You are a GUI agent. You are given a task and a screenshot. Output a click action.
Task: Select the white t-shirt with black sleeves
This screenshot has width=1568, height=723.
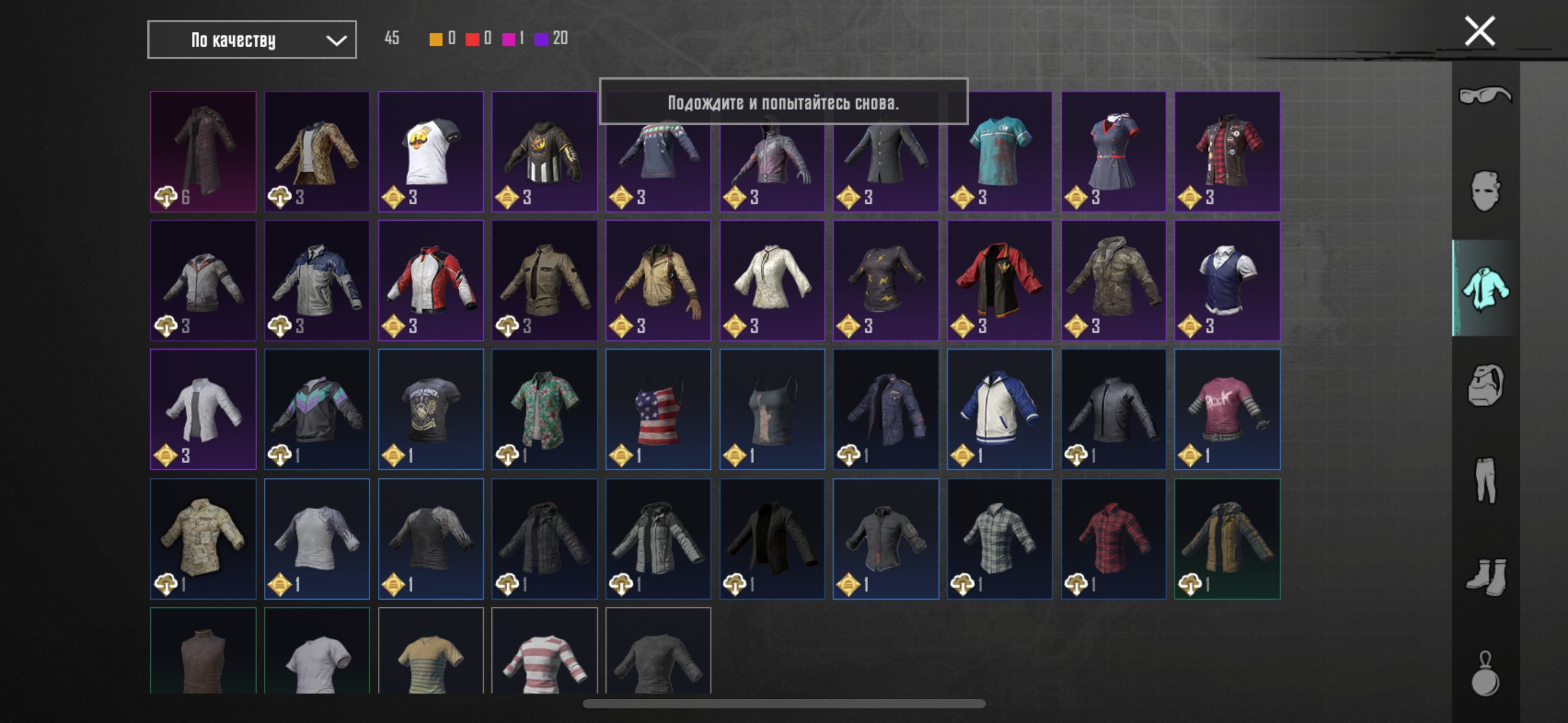(x=431, y=151)
